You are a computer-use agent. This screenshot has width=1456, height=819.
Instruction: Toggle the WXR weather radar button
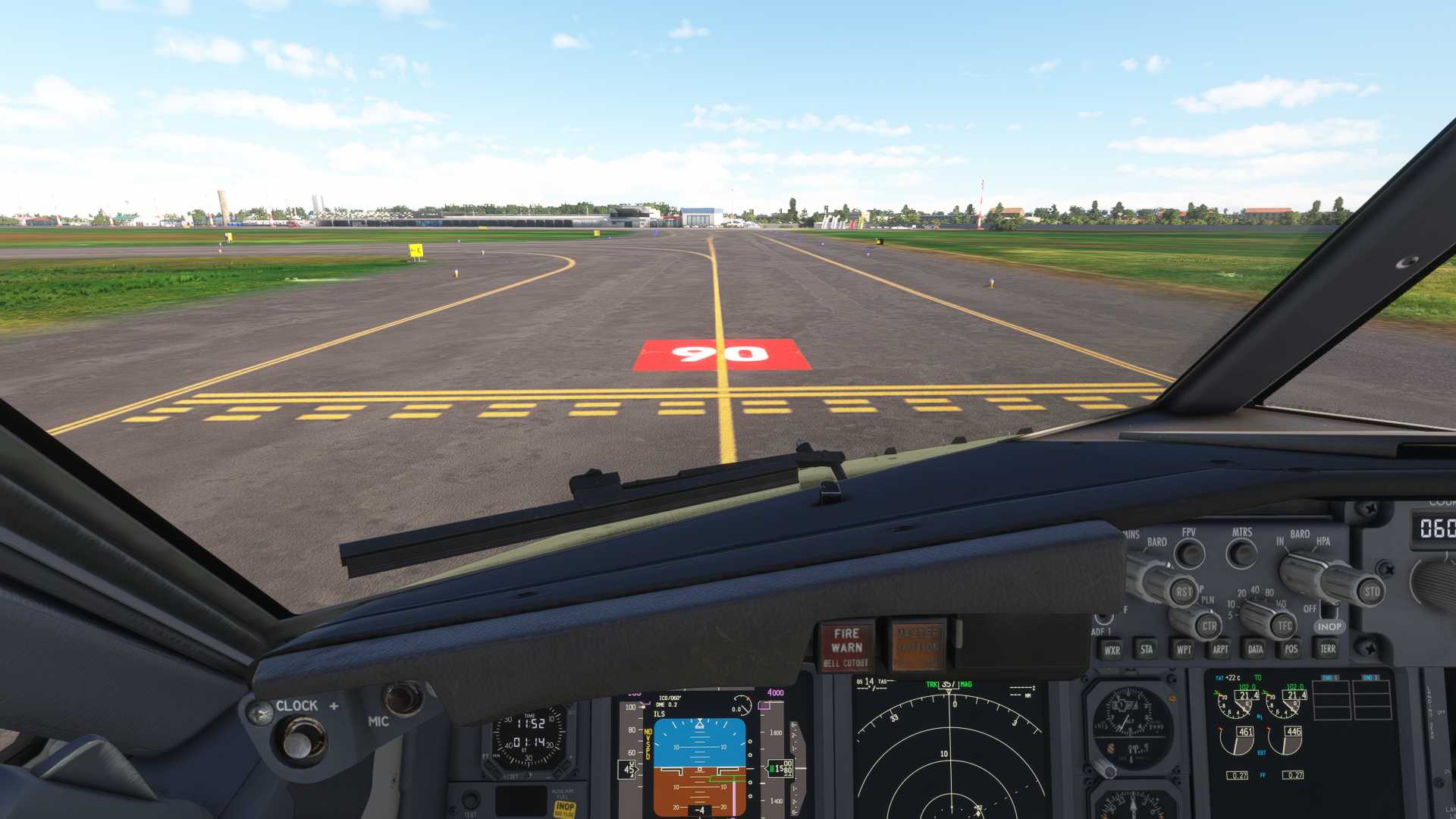[1112, 650]
